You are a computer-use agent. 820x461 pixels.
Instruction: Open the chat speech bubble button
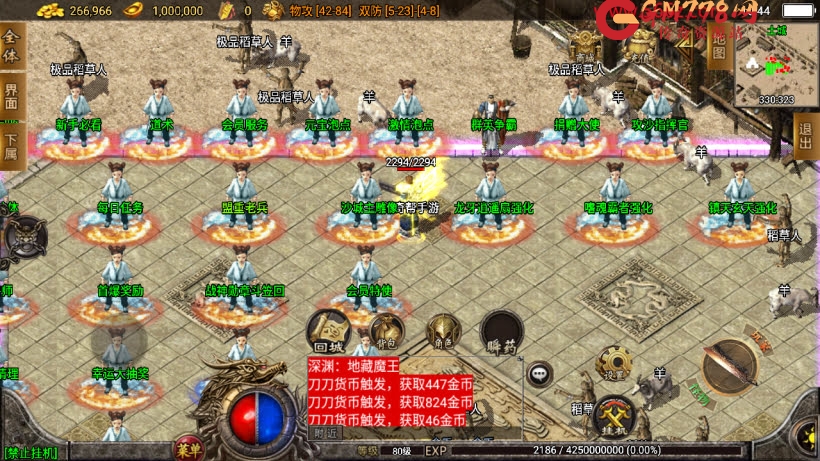pos(540,374)
